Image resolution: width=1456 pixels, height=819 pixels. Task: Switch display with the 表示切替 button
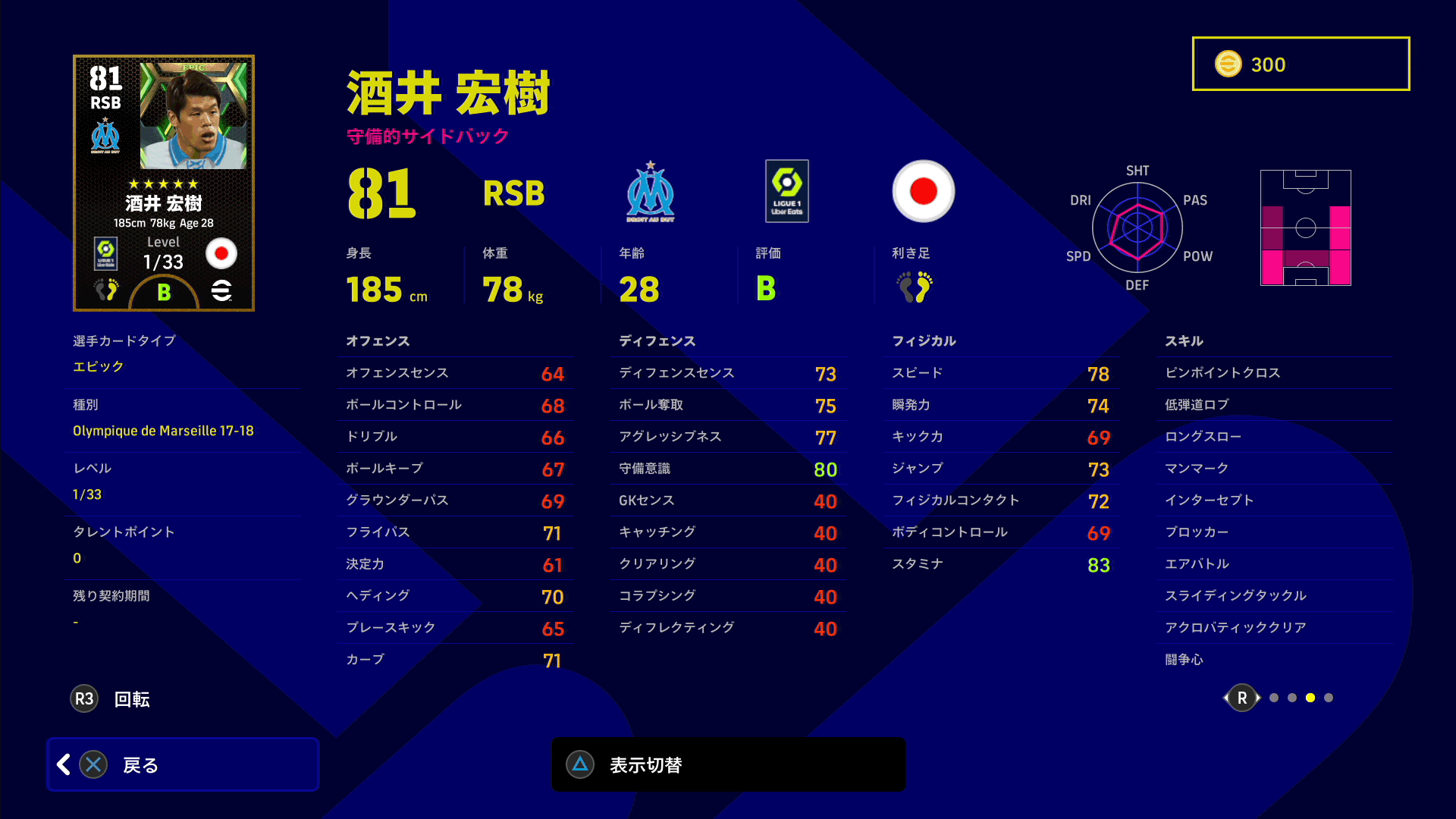(728, 764)
